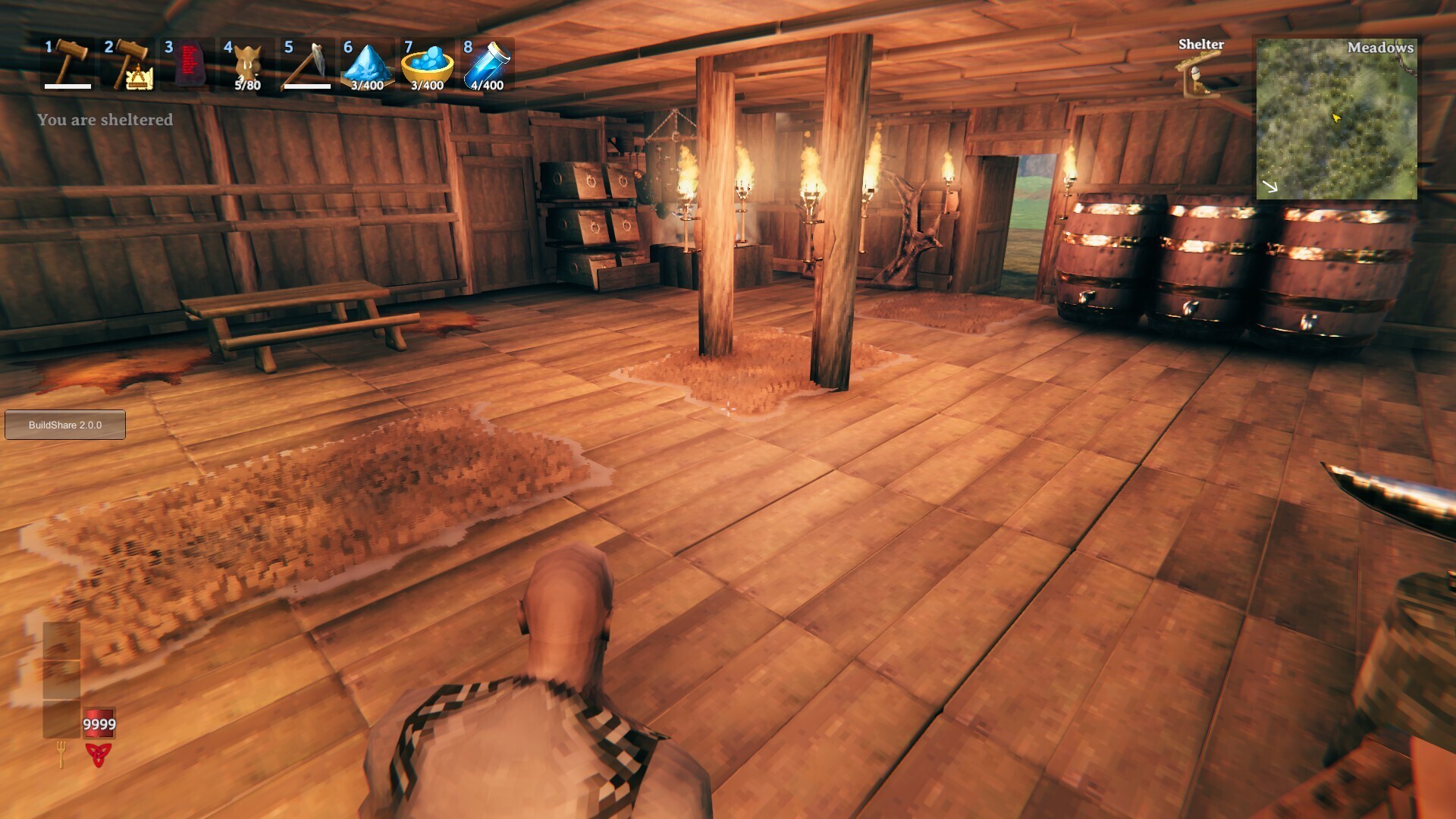Click the BuildShare 2.0.0 button
Screen dimensions: 1456x819
point(64,425)
